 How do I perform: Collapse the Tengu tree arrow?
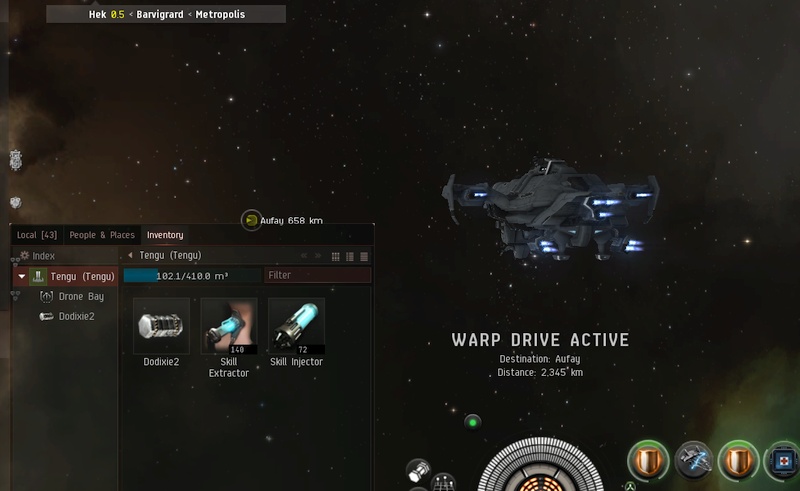tap(21, 276)
